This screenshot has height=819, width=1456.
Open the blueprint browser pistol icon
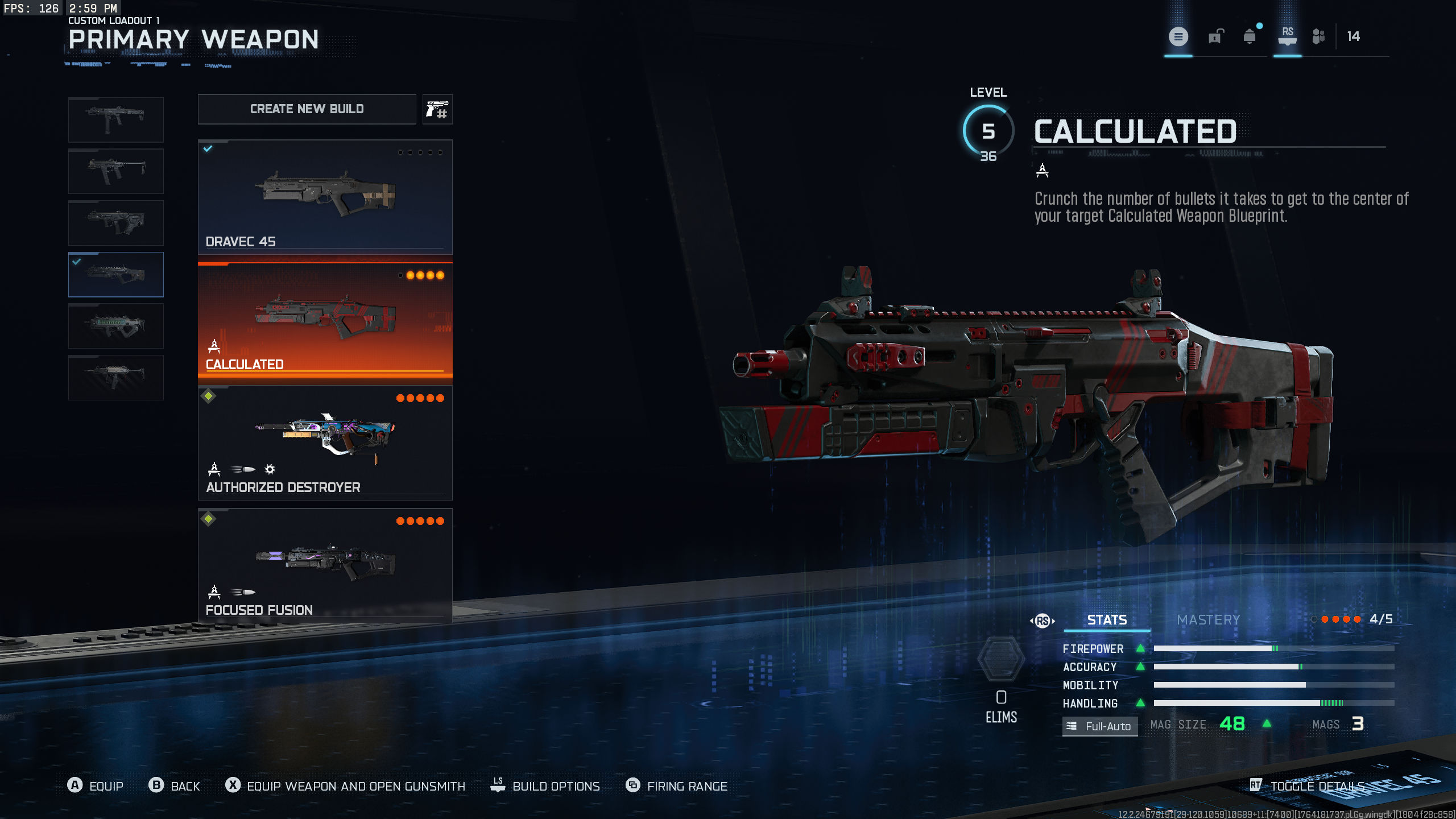(x=437, y=109)
